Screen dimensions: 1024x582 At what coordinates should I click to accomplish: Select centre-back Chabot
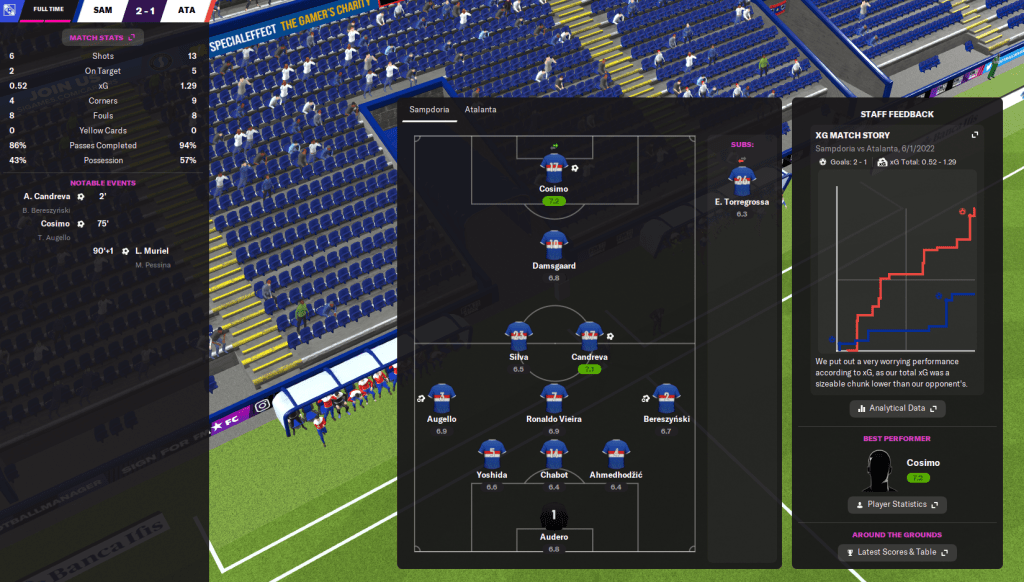tap(554, 453)
